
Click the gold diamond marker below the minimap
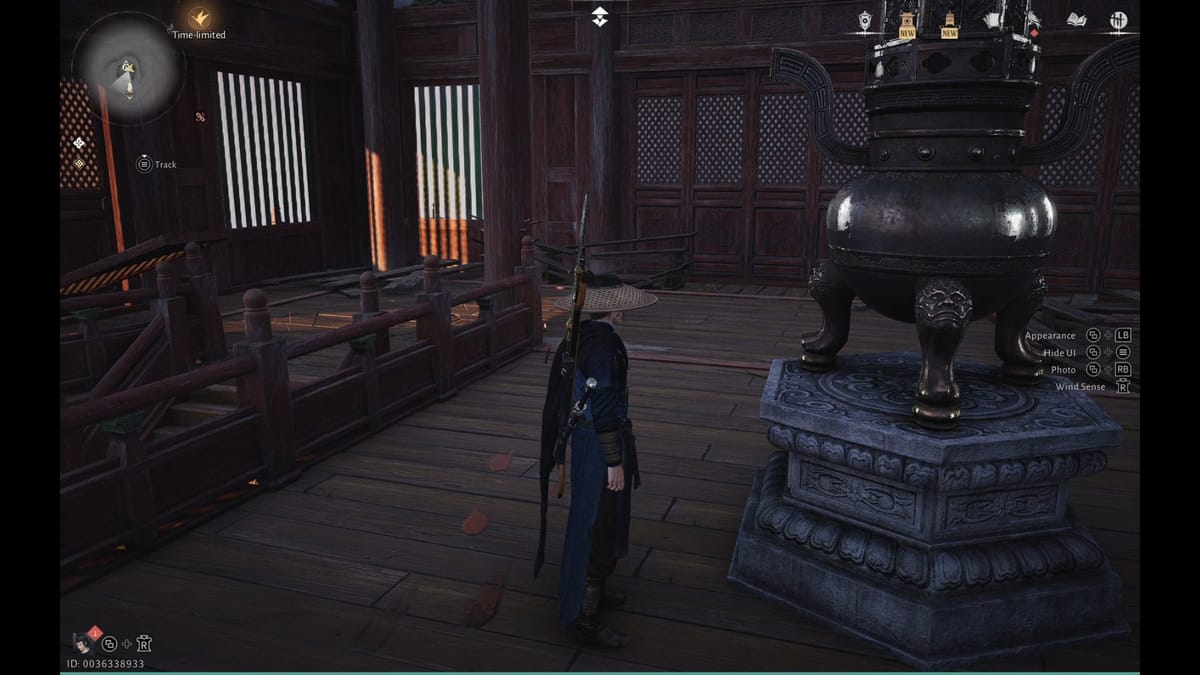pyautogui.click(x=79, y=163)
